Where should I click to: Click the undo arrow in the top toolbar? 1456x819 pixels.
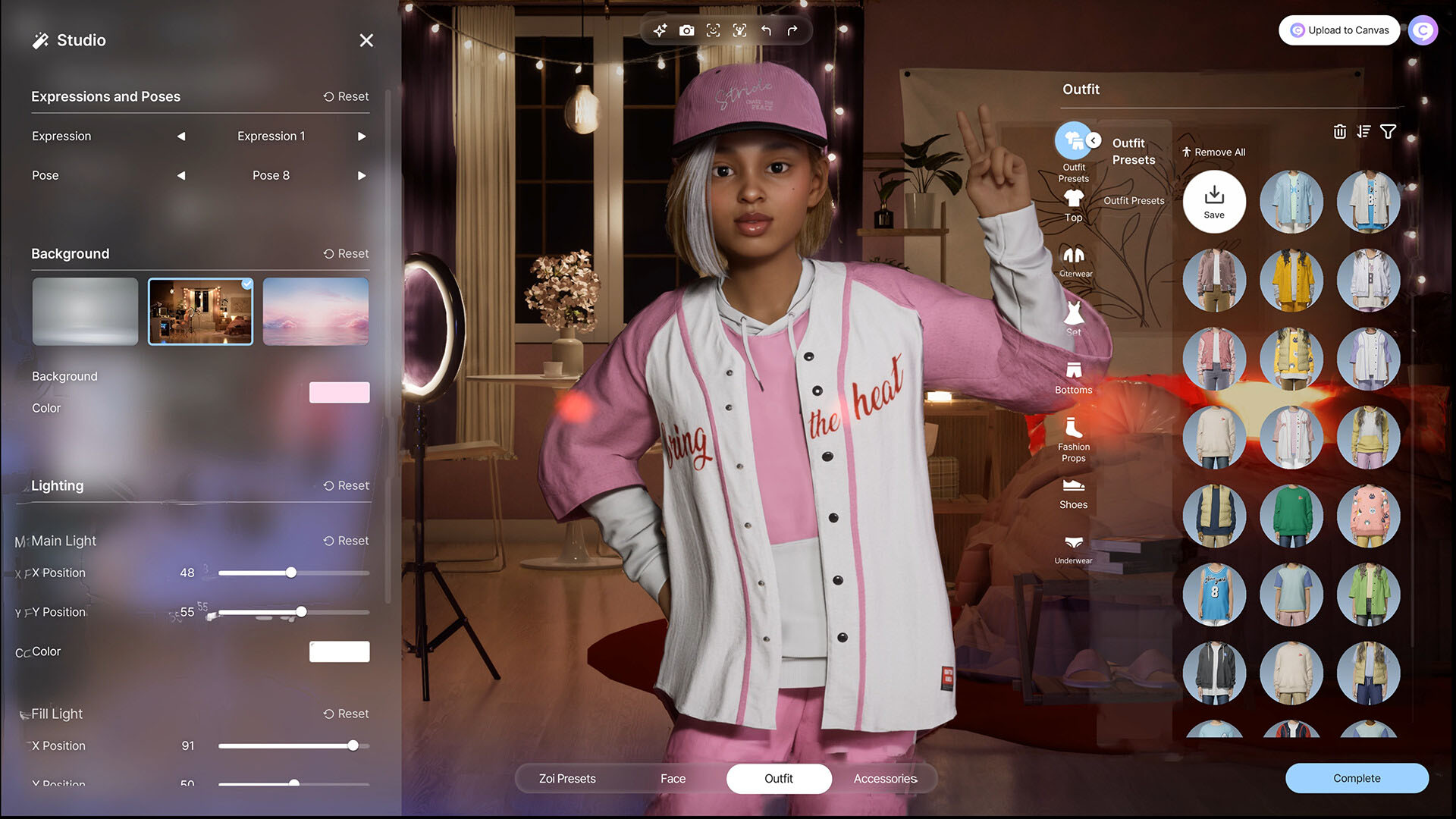coord(766,30)
